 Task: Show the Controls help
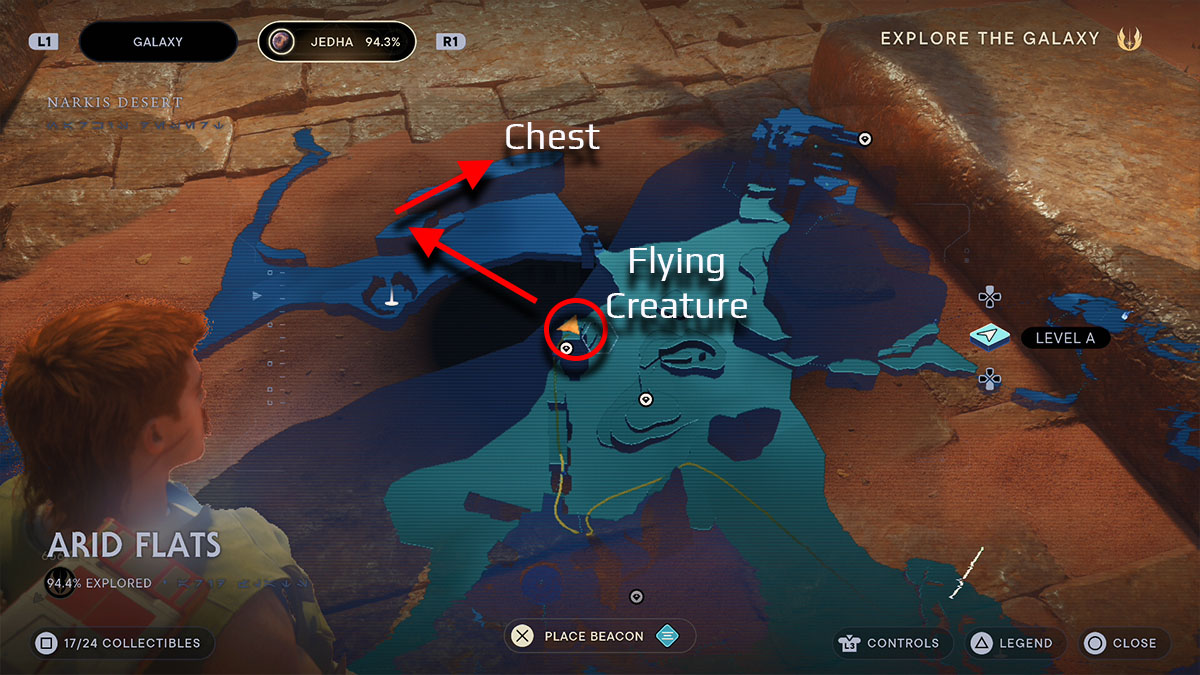(888, 643)
